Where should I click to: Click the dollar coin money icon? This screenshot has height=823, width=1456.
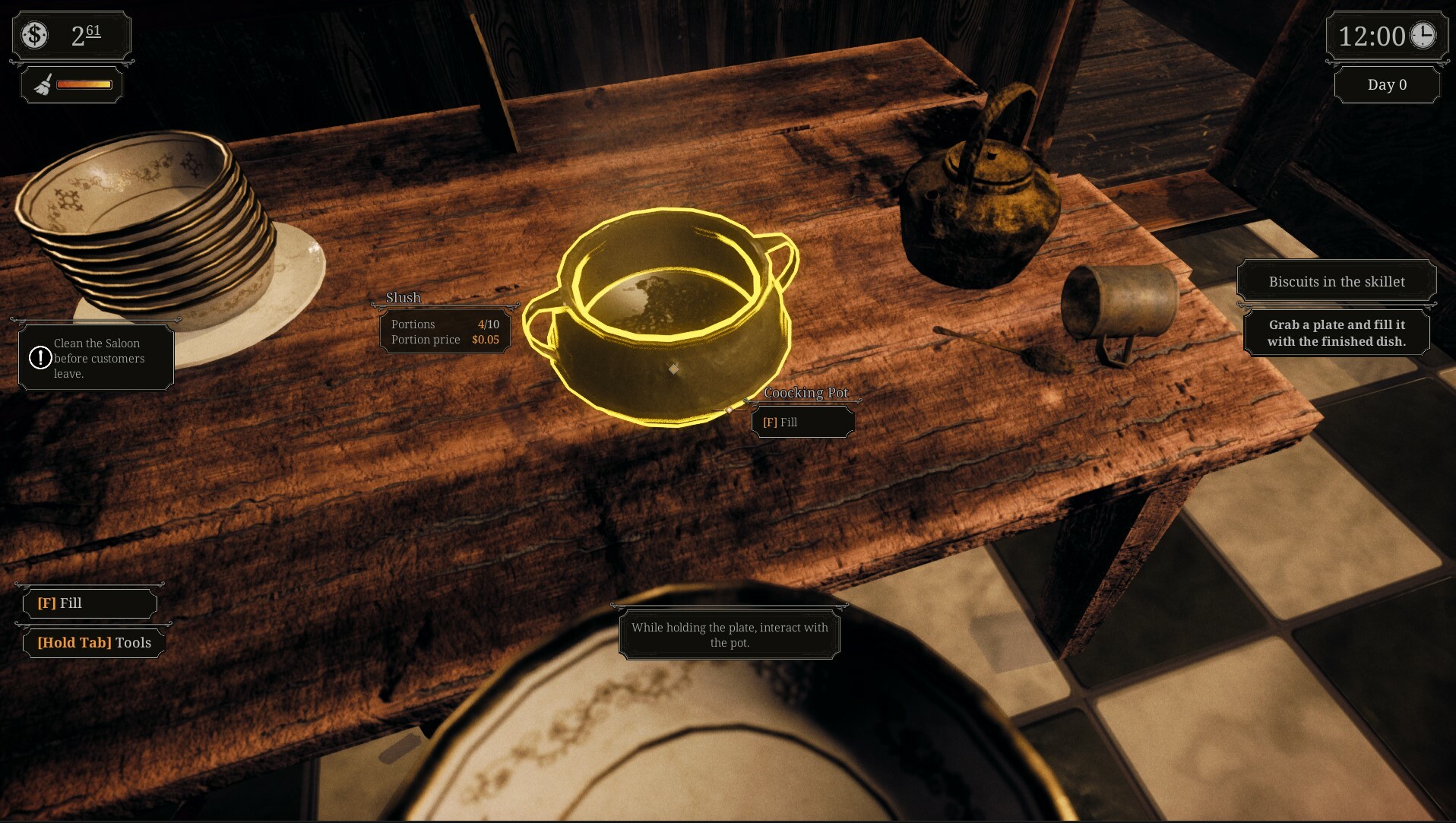coord(33,34)
